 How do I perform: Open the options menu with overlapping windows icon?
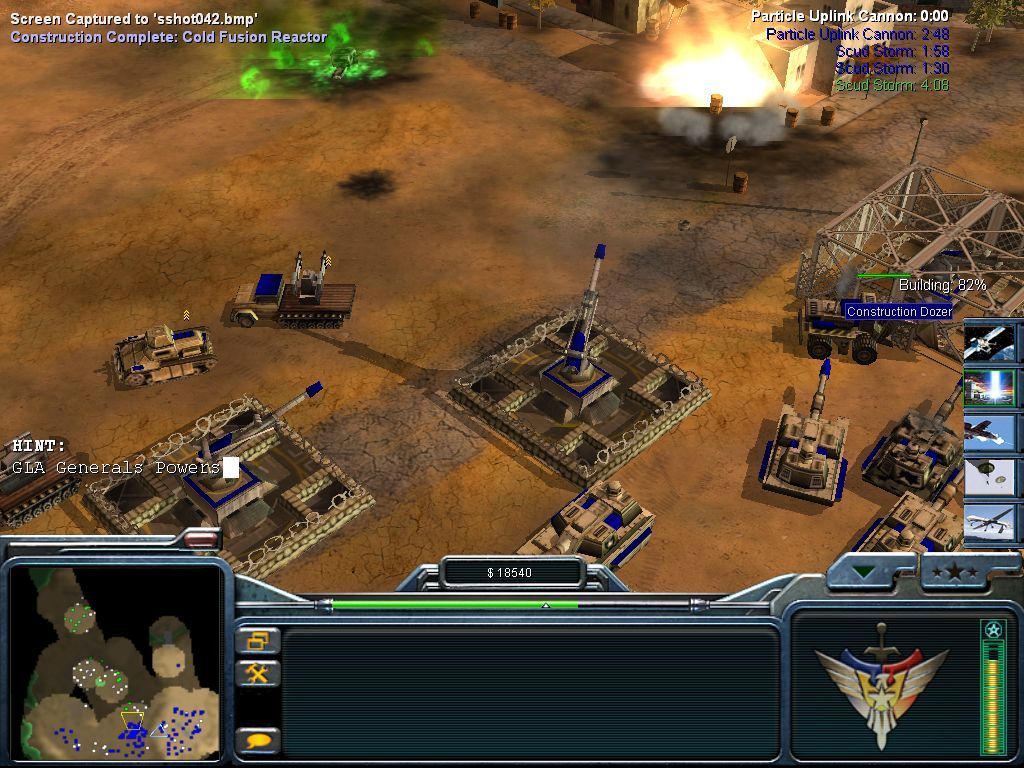coord(258,641)
